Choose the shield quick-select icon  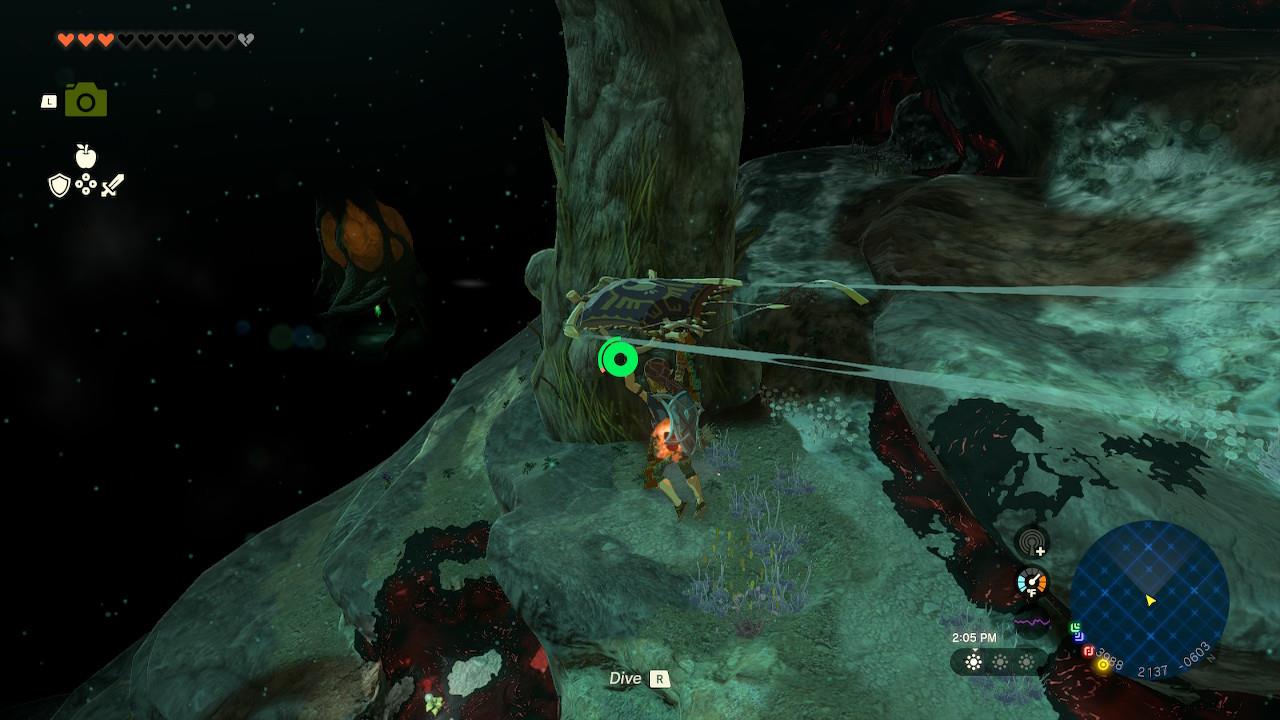click(60, 185)
